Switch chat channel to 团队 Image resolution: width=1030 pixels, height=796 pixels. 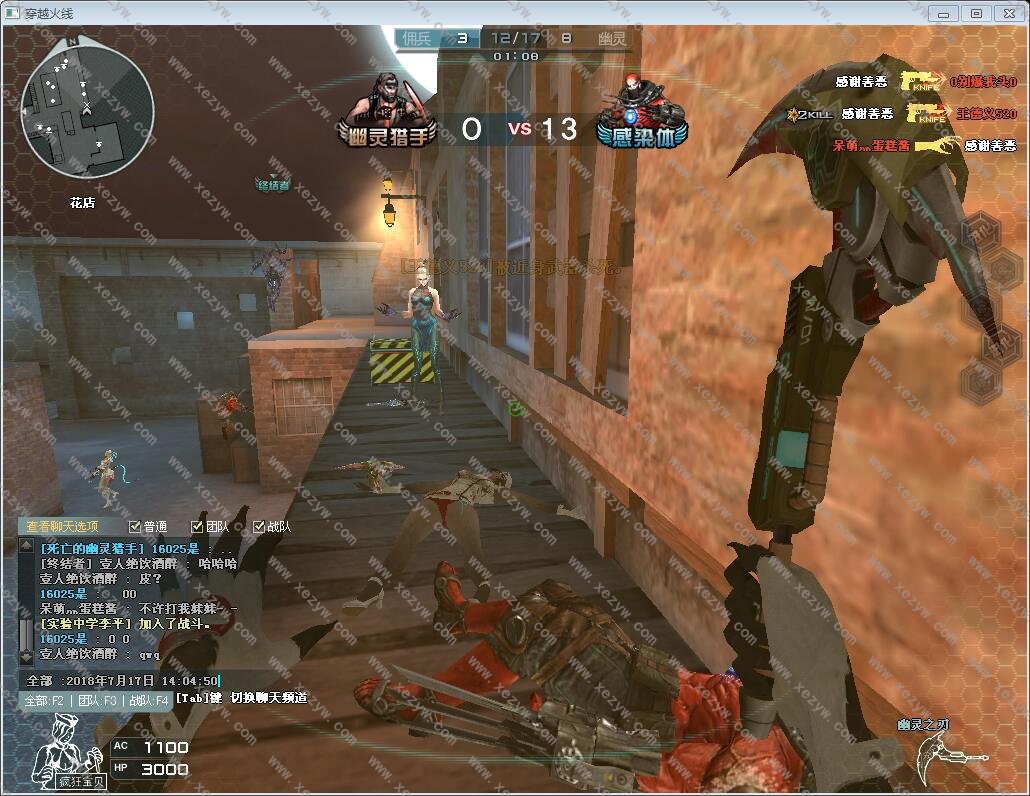(98, 700)
